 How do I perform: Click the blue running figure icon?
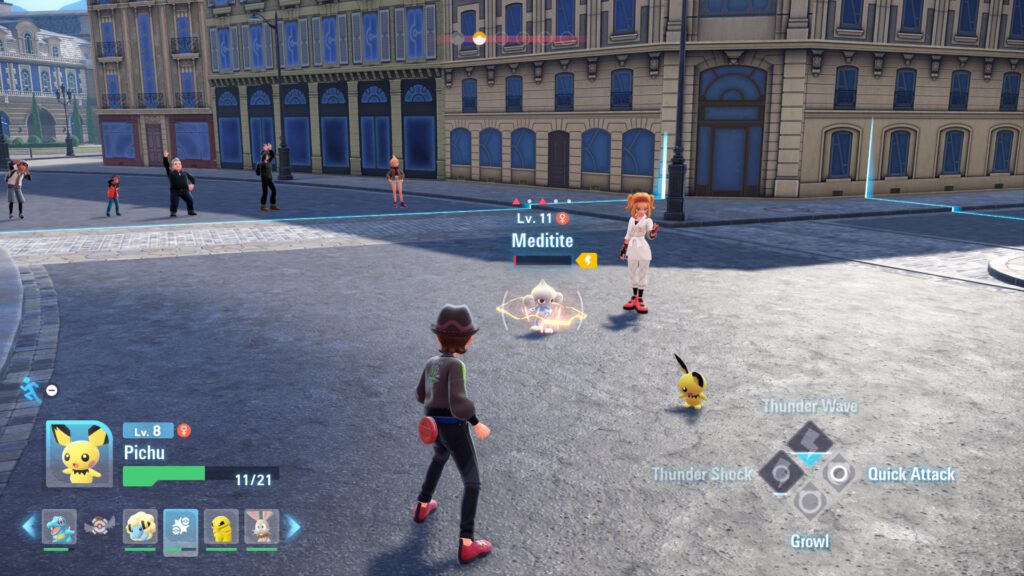pos(30,389)
